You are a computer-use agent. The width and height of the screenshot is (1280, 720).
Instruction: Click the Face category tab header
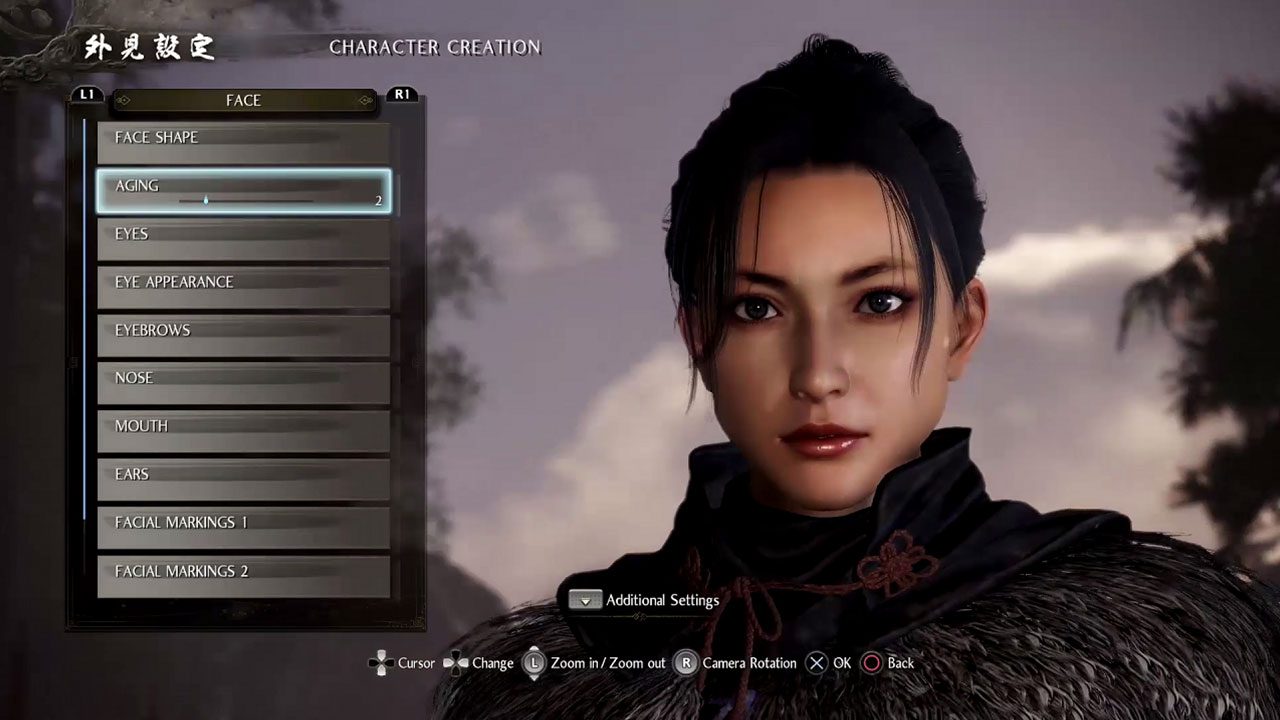tap(243, 100)
